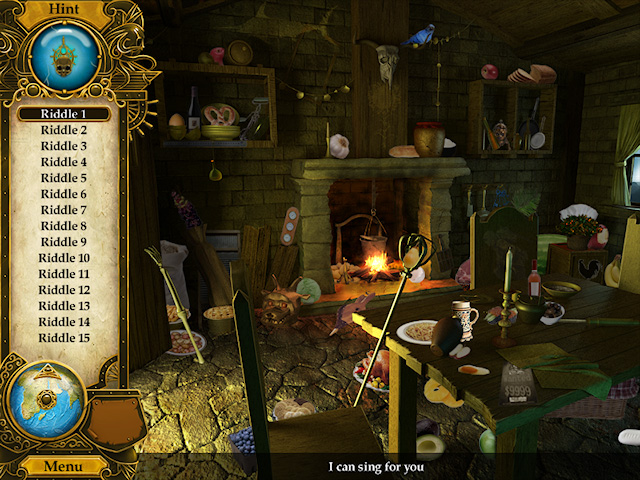This screenshot has height=480, width=640.
Task: Pick Riddle 3 entry
Action: tap(63, 146)
